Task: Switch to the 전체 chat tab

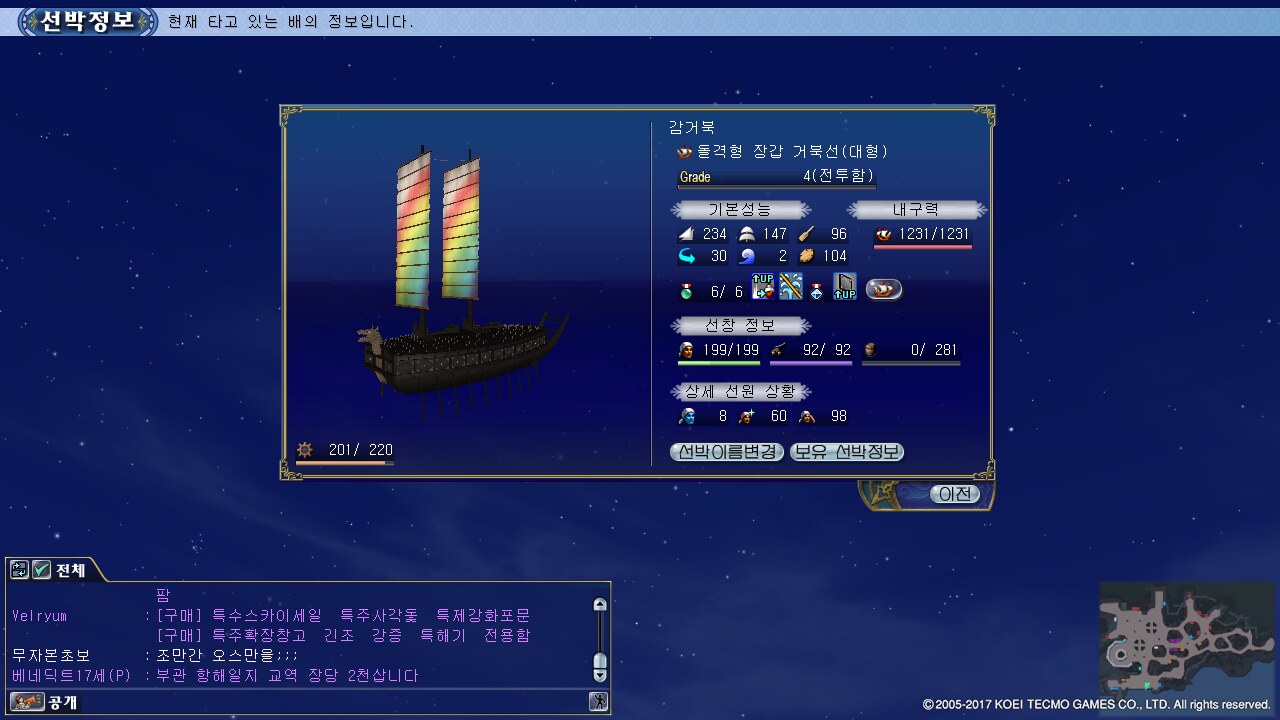Action: click(x=70, y=571)
